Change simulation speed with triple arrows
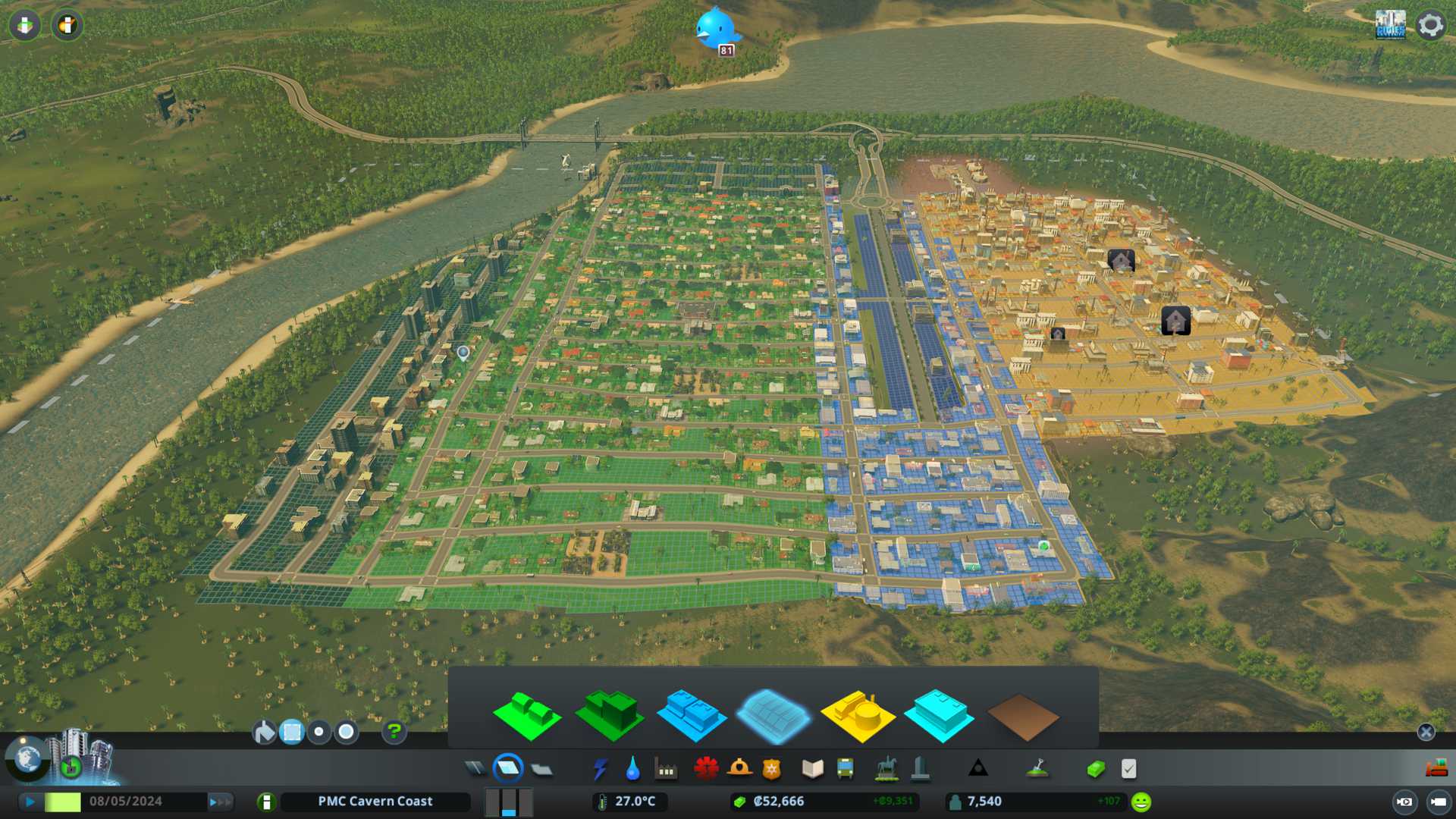Screen dimensions: 1456x819 [220, 802]
